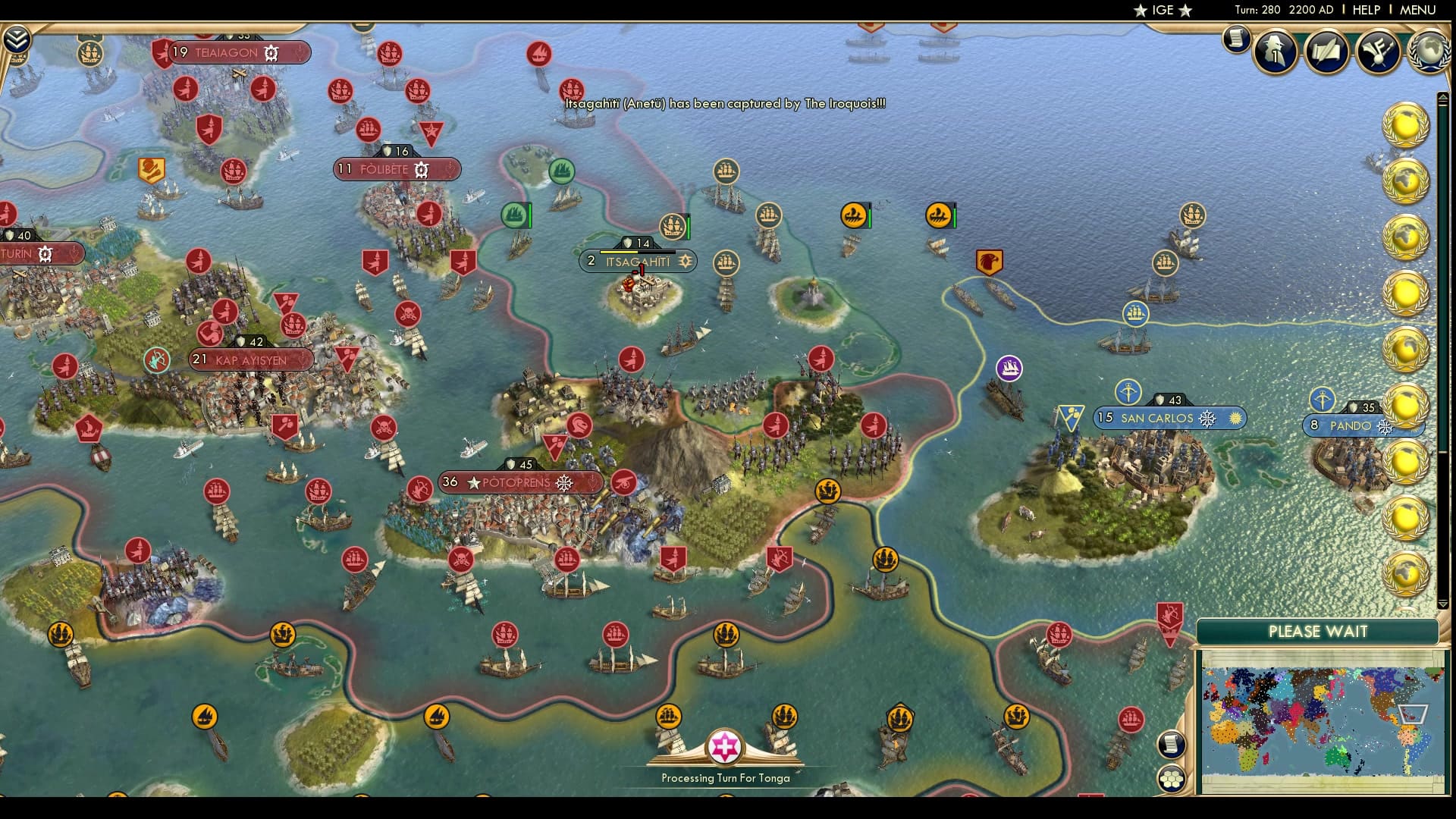
Task: Open the HELP screen
Action: click(1365, 10)
